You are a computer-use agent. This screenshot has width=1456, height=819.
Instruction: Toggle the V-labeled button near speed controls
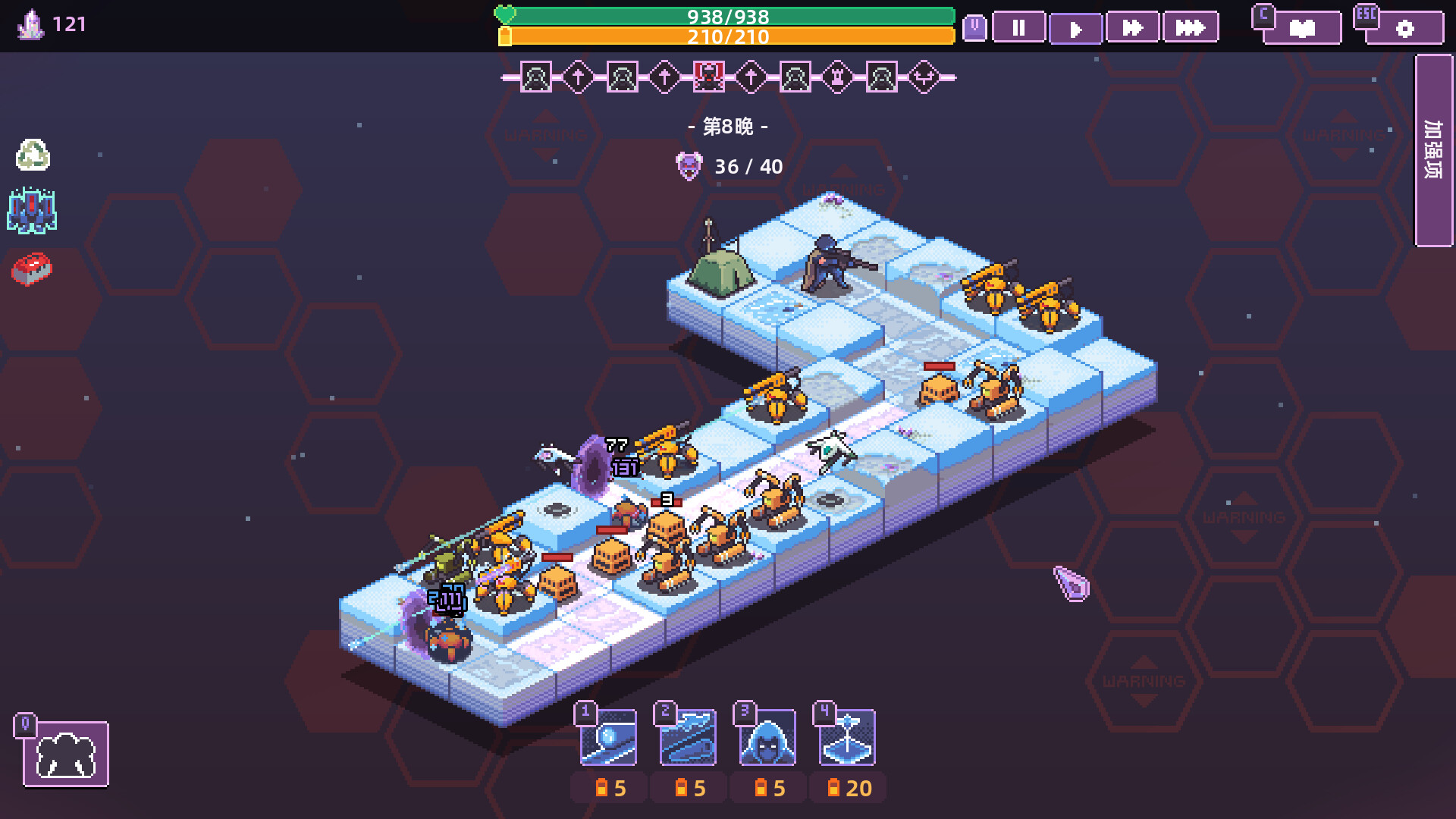pos(974,27)
